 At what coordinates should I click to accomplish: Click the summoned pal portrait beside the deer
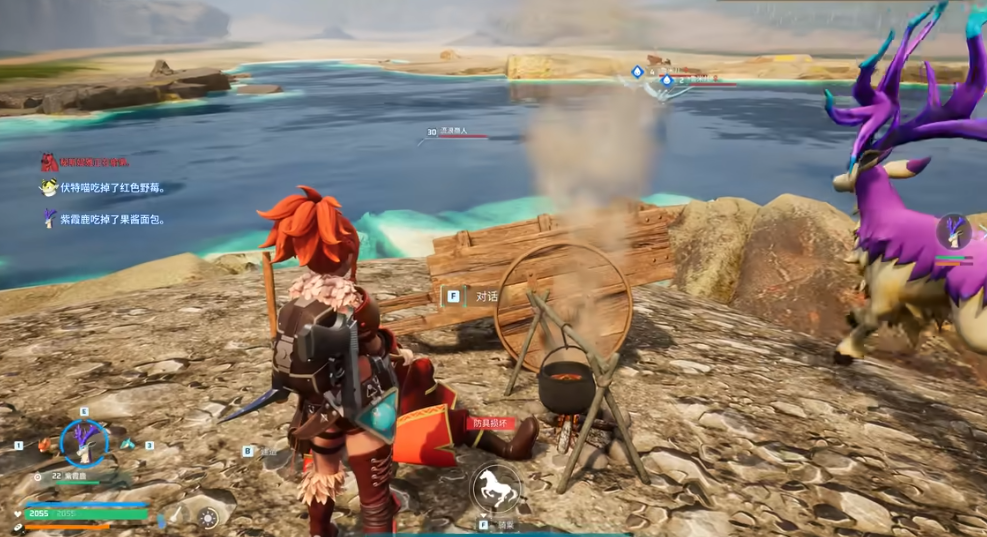(x=953, y=231)
